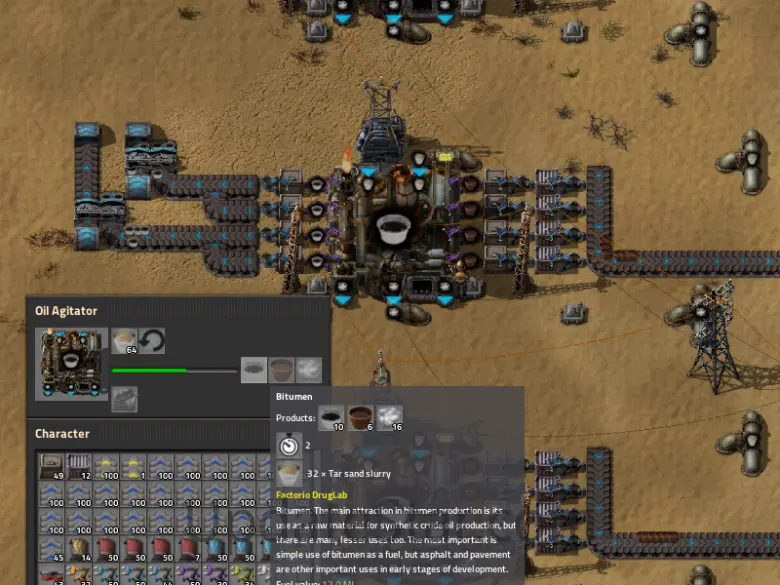Viewport: 780px width, 585px height.
Task: Pick up the chest stack of 49
Action: pos(52,467)
